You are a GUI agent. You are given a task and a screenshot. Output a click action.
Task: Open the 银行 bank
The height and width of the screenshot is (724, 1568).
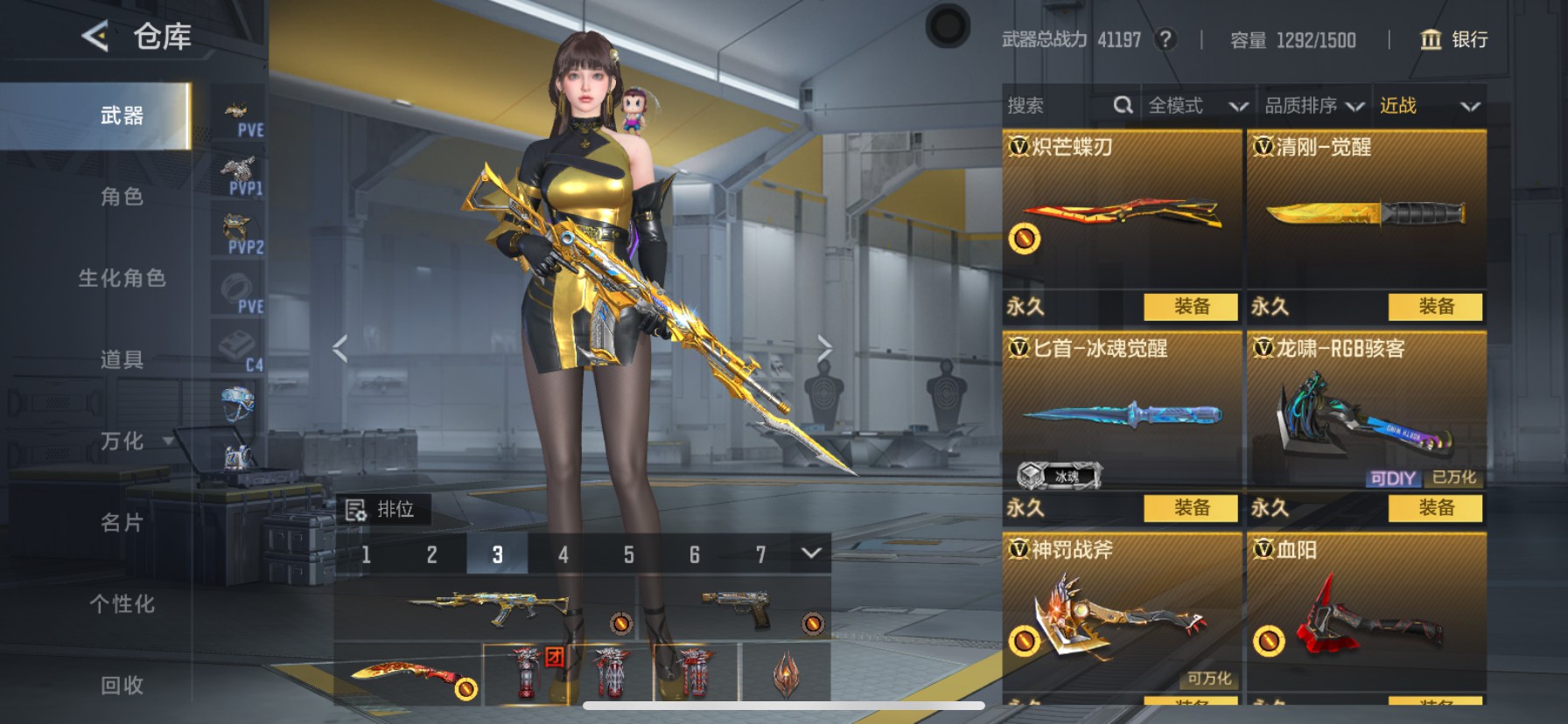[1453, 39]
